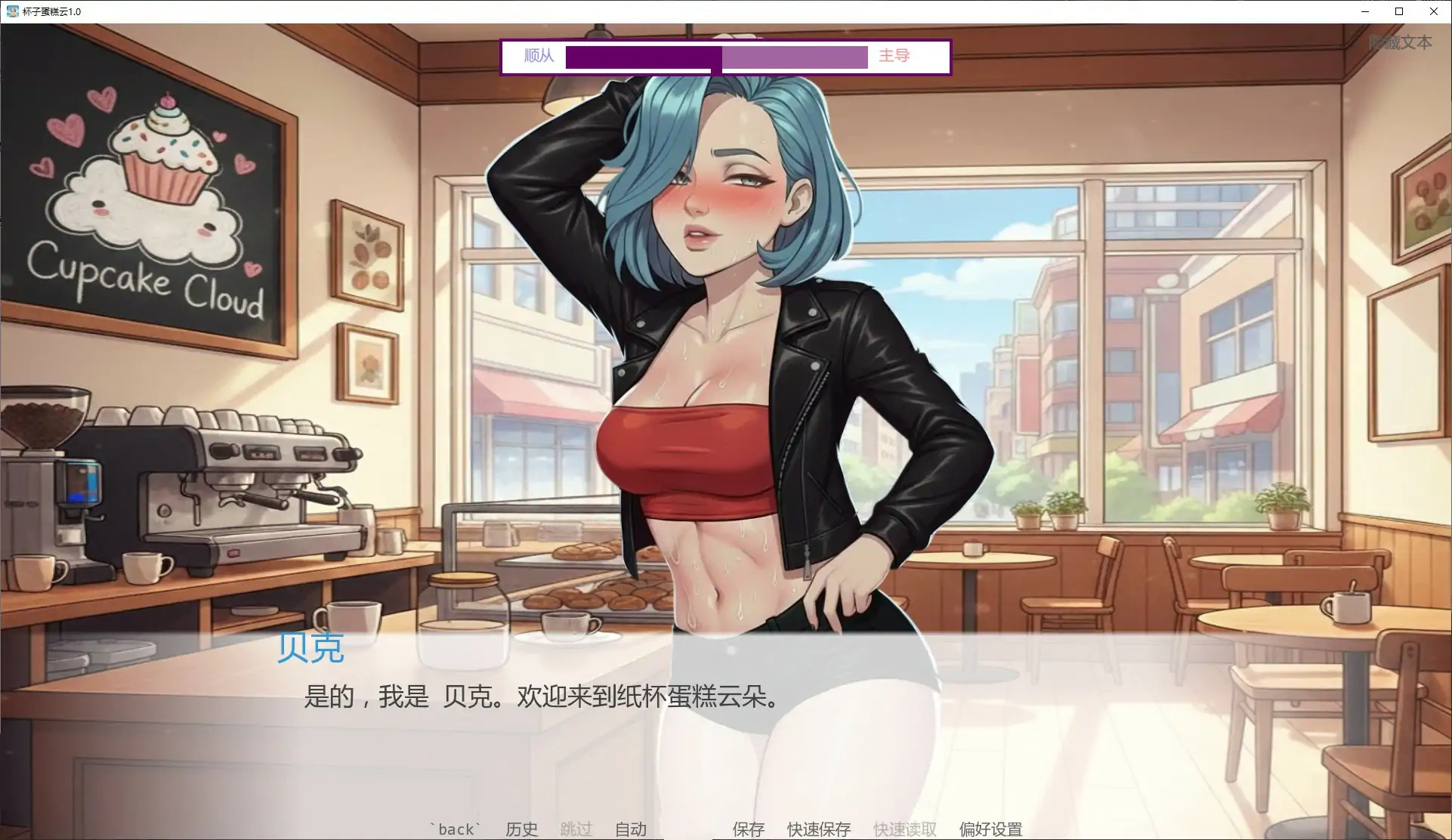Enable 跳过 to skip read text
The height and width of the screenshot is (840, 1452).
[x=576, y=829]
